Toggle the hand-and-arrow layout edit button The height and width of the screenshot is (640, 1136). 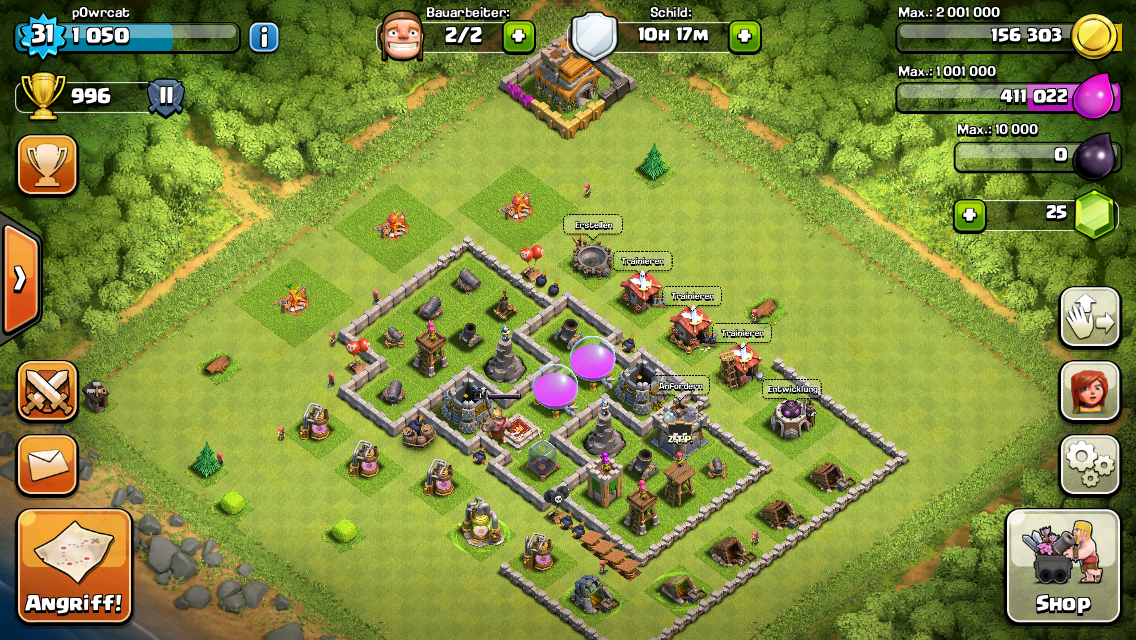pyautogui.click(x=1089, y=317)
